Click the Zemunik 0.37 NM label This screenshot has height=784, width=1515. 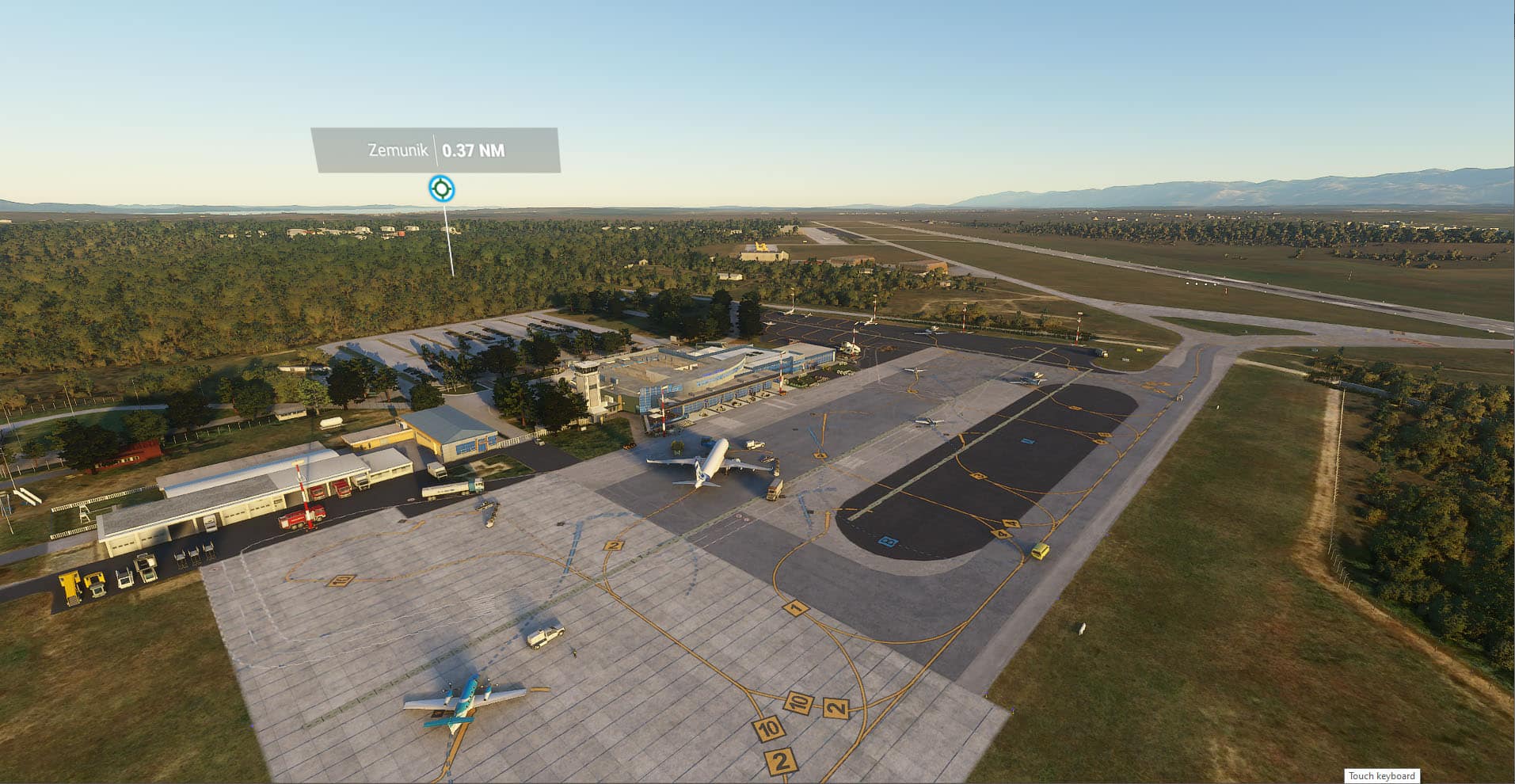point(436,150)
